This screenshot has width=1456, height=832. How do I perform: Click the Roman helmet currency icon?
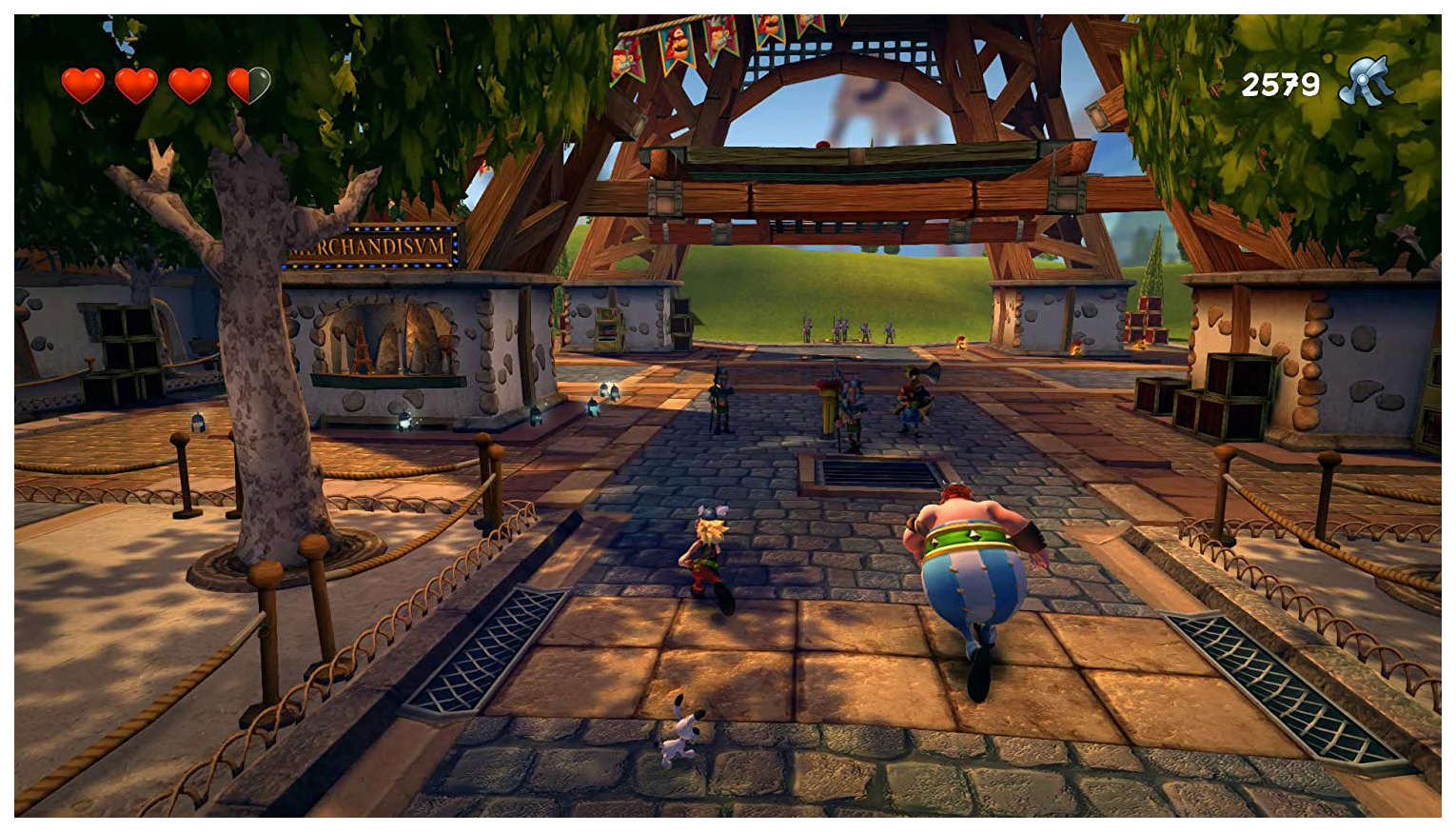pyautogui.click(x=1366, y=83)
